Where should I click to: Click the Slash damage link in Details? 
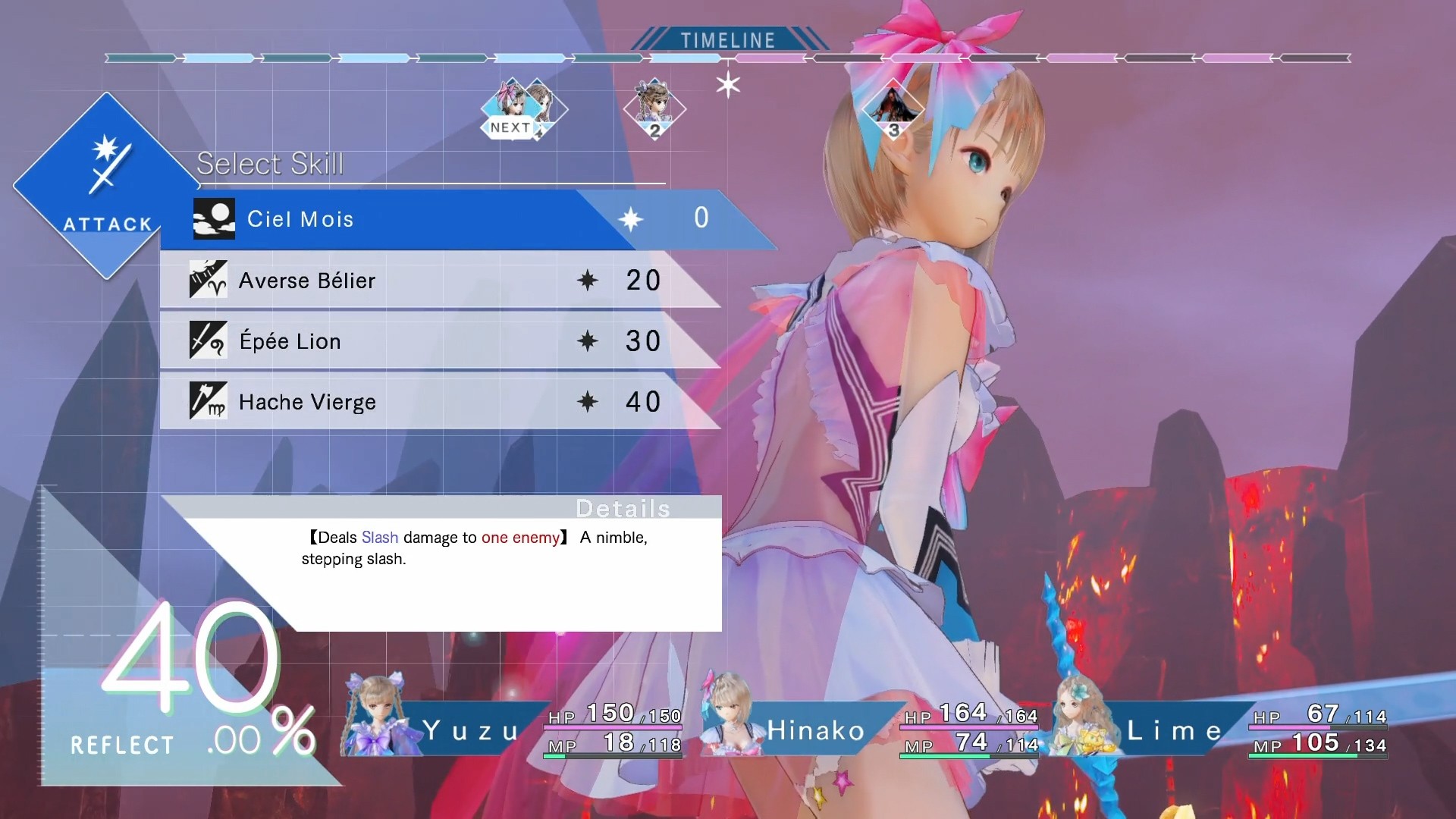point(381,537)
